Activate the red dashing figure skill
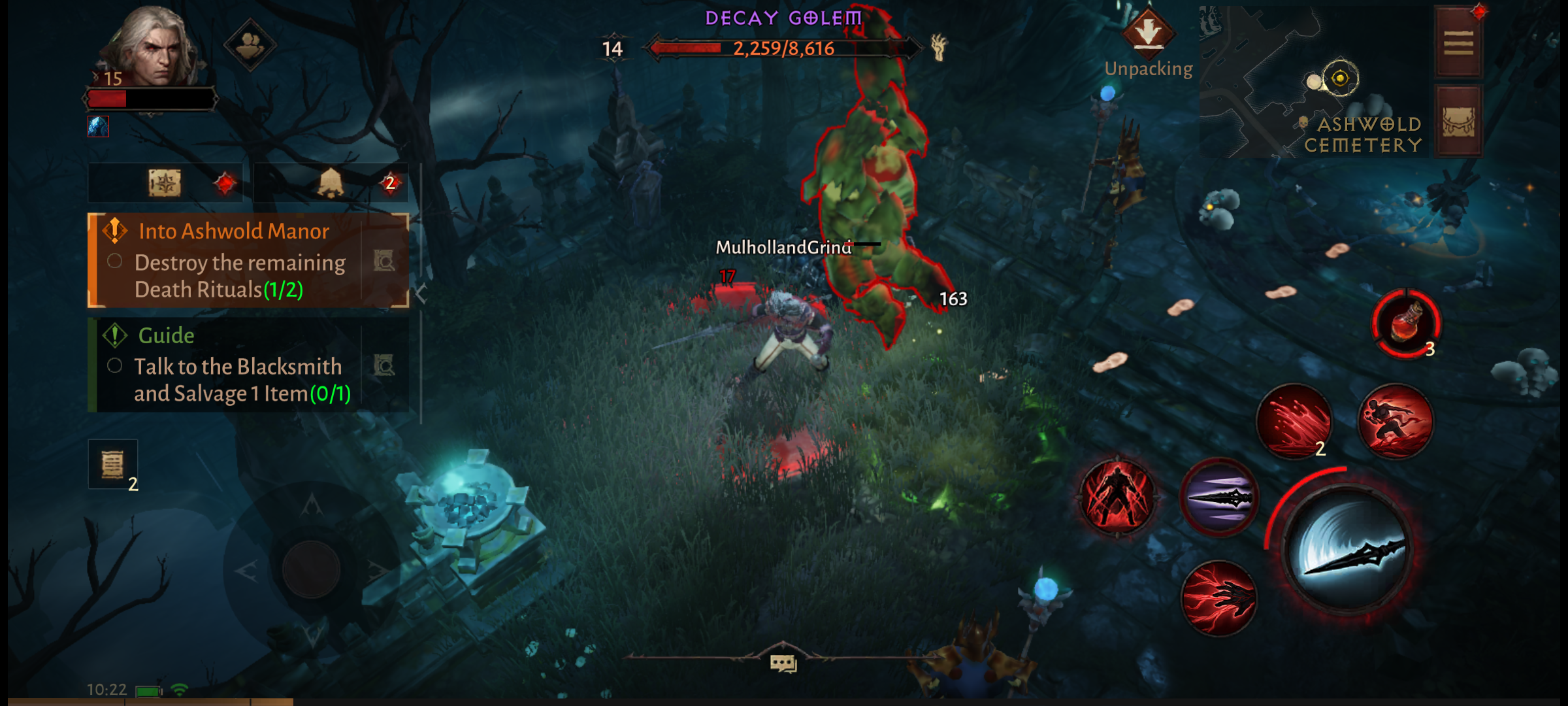1568x706 pixels. click(1396, 420)
